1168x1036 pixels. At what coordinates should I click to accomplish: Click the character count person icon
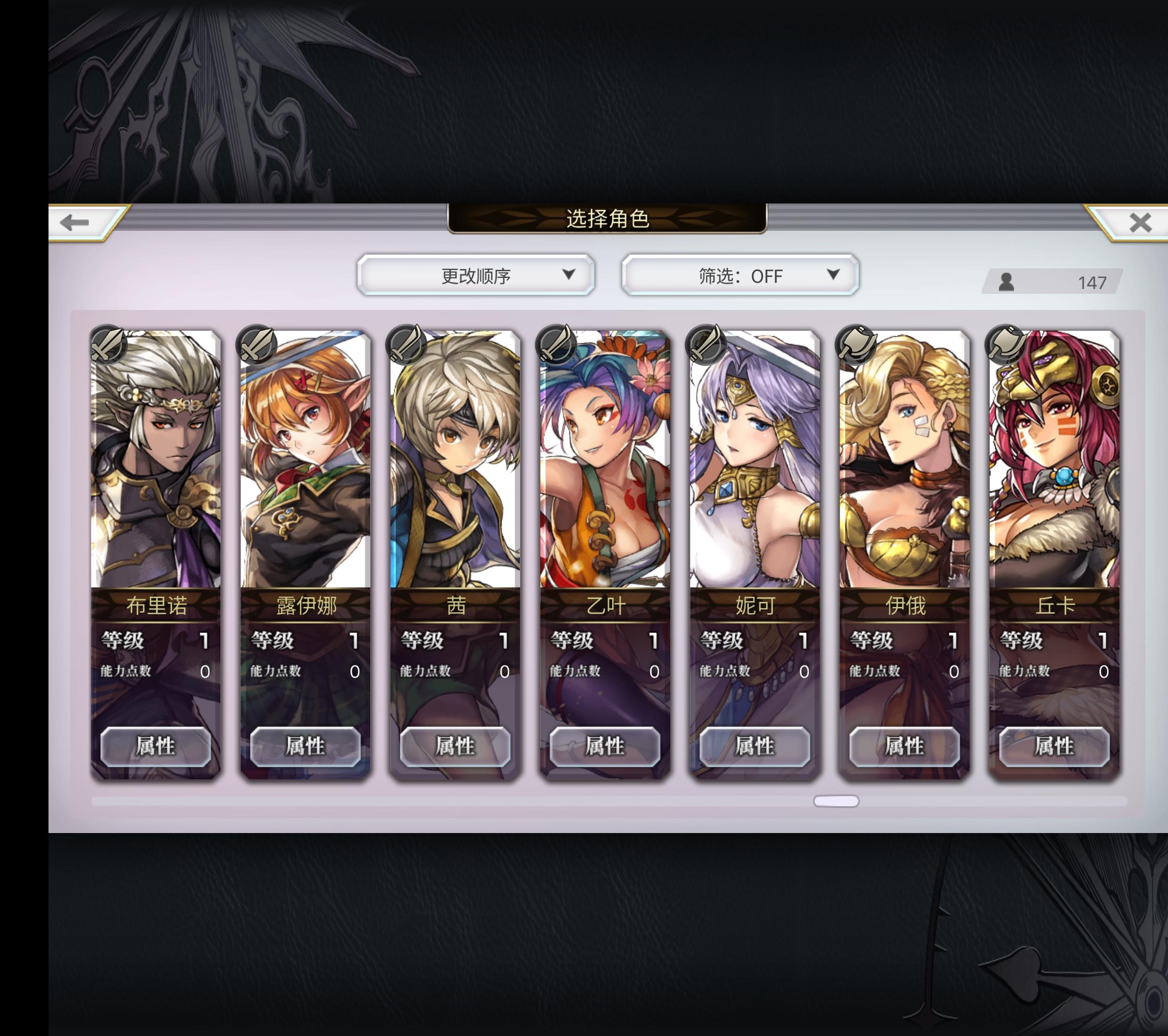[x=1008, y=281]
